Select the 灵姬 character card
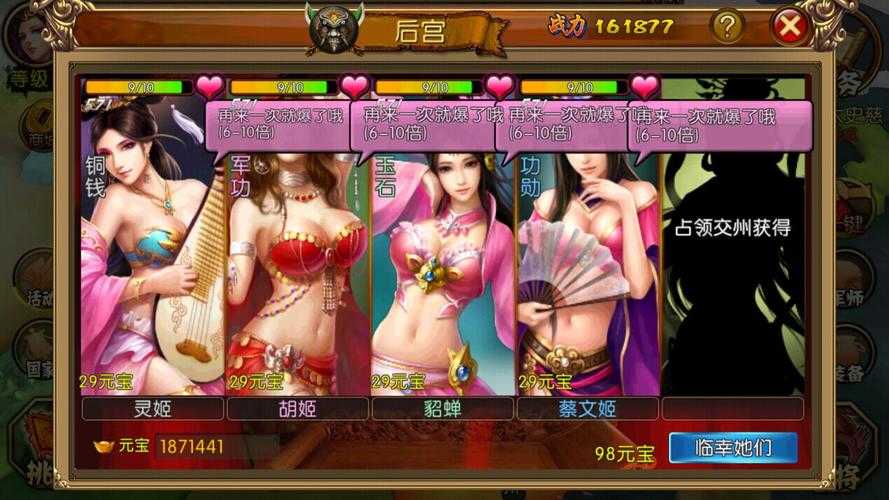This screenshot has width=889, height=500. tap(152, 270)
